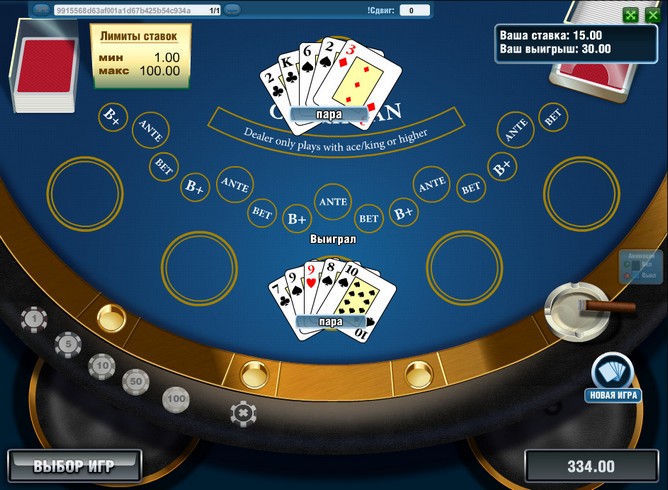
Task: Choose the 100 value chip
Action: click(176, 399)
